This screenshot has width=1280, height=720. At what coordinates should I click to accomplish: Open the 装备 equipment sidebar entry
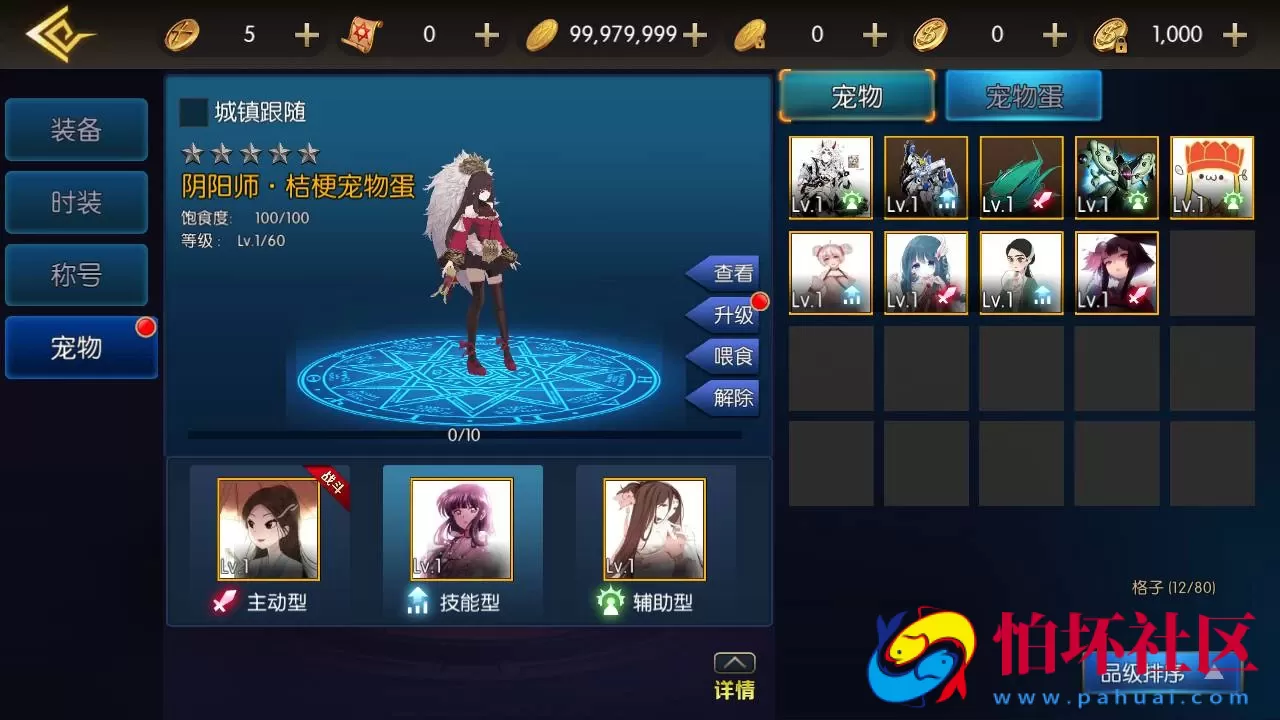pos(76,129)
